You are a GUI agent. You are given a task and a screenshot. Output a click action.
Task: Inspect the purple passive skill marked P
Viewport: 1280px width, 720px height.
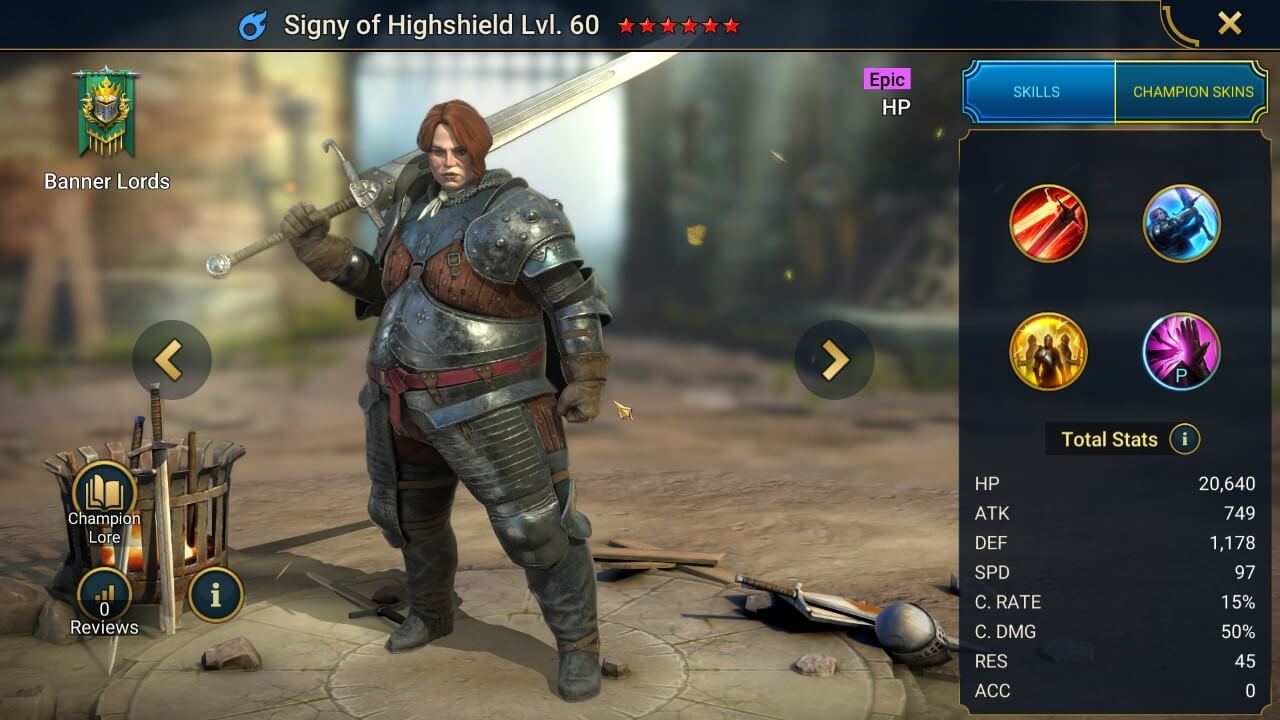[x=1182, y=352]
